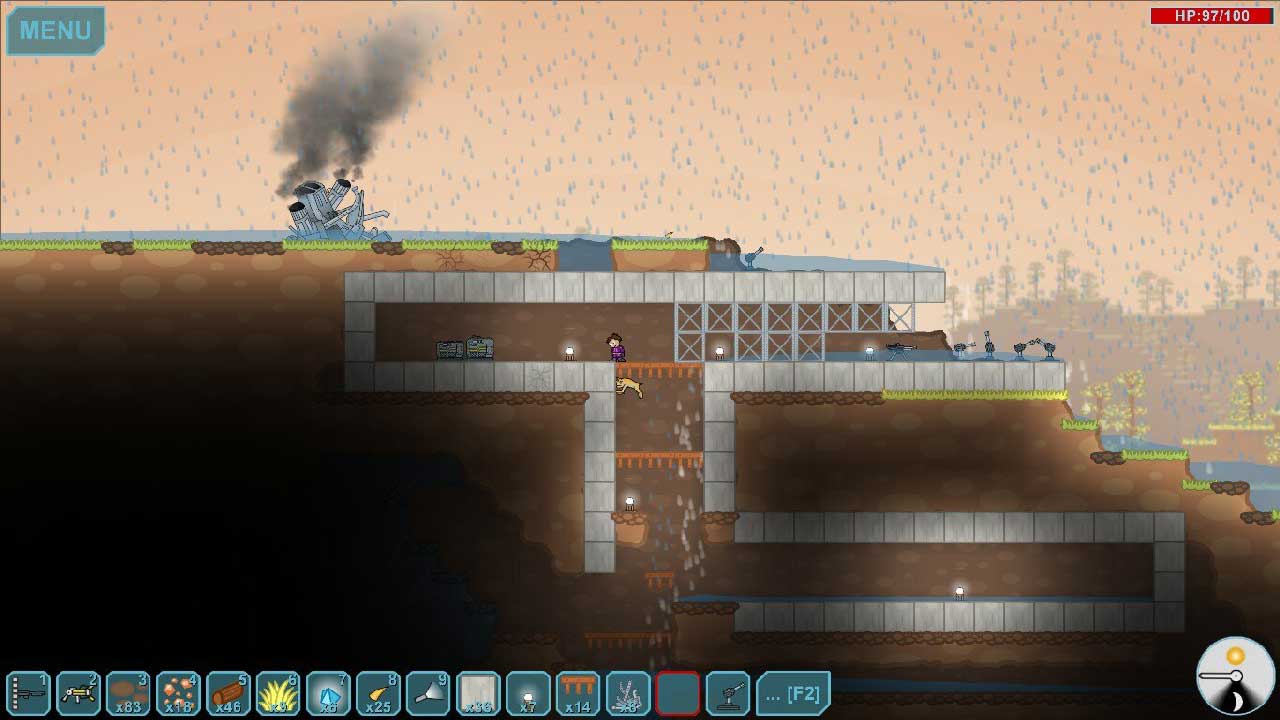The image size is (1280, 720).
Task: Choose the orange horn item x25
Action: point(378,693)
